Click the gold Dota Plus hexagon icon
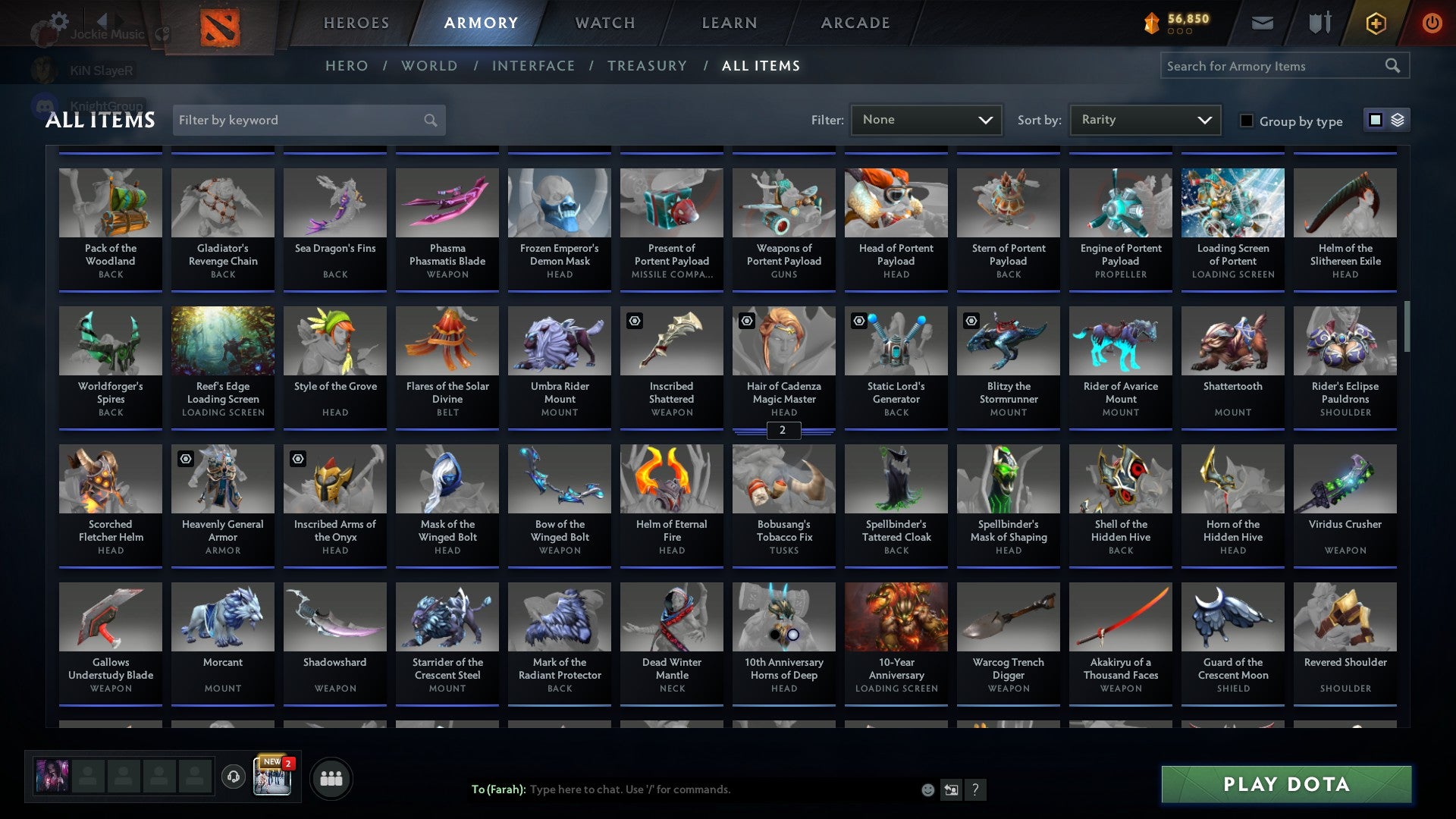The width and height of the screenshot is (1456, 819). 1375,23
